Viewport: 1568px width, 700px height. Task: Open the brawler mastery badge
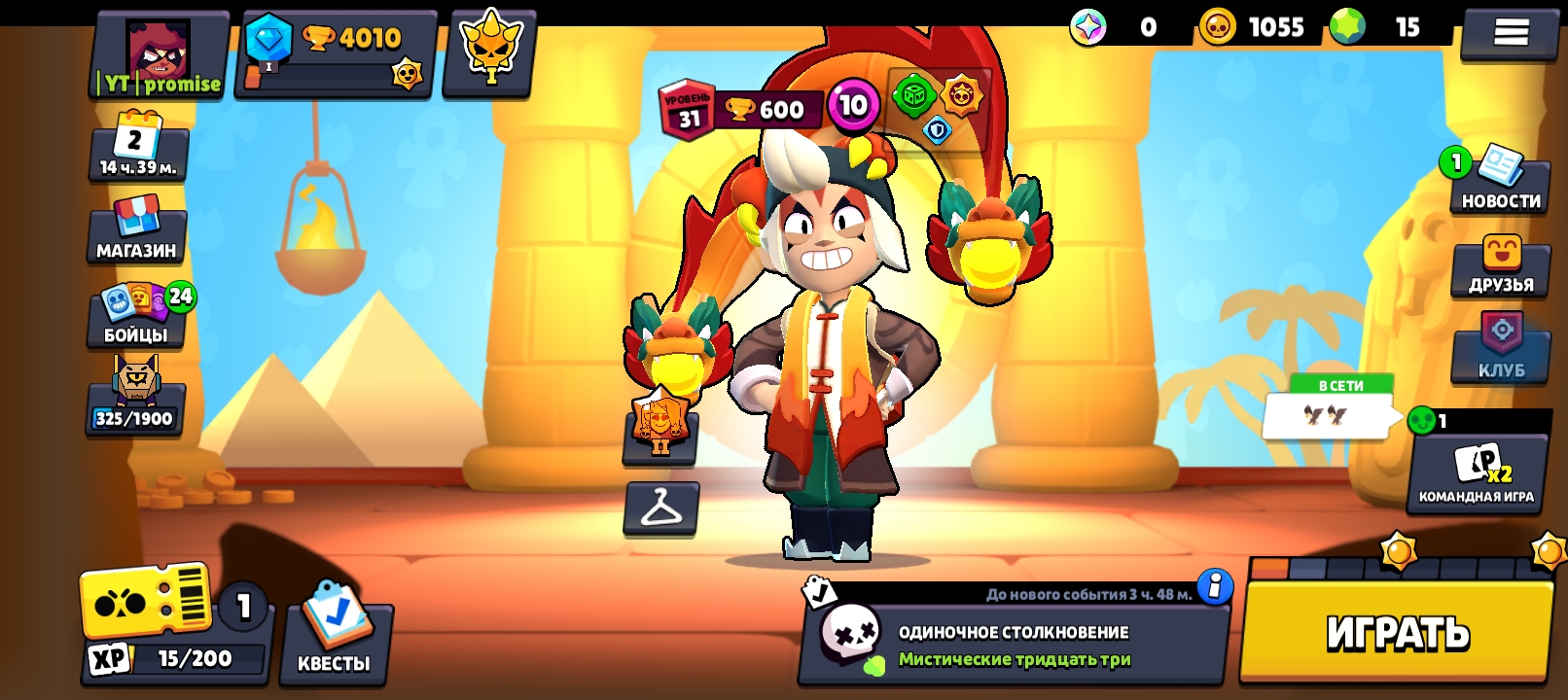(659, 424)
